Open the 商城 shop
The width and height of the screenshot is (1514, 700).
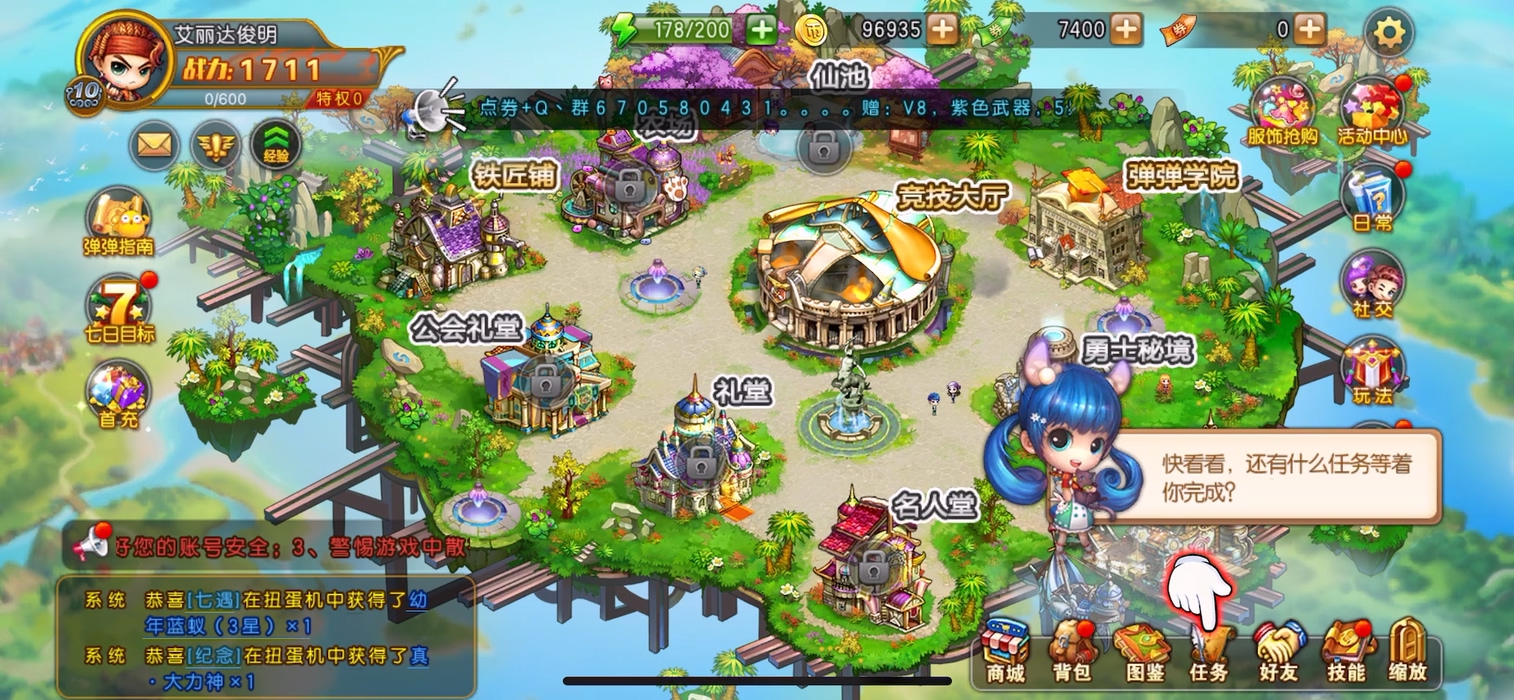point(1005,651)
